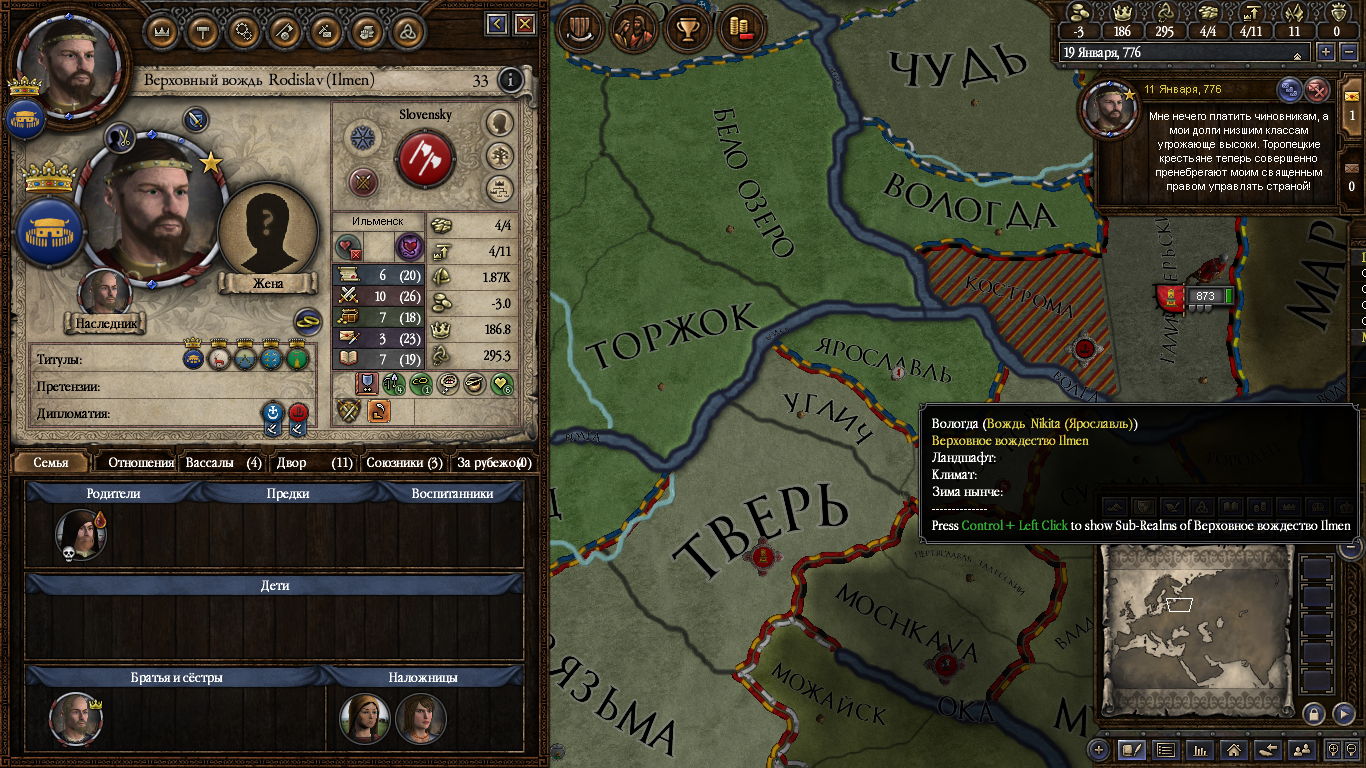The width and height of the screenshot is (1366, 768).
Task: Select the Союзники tab
Action: (x=403, y=463)
